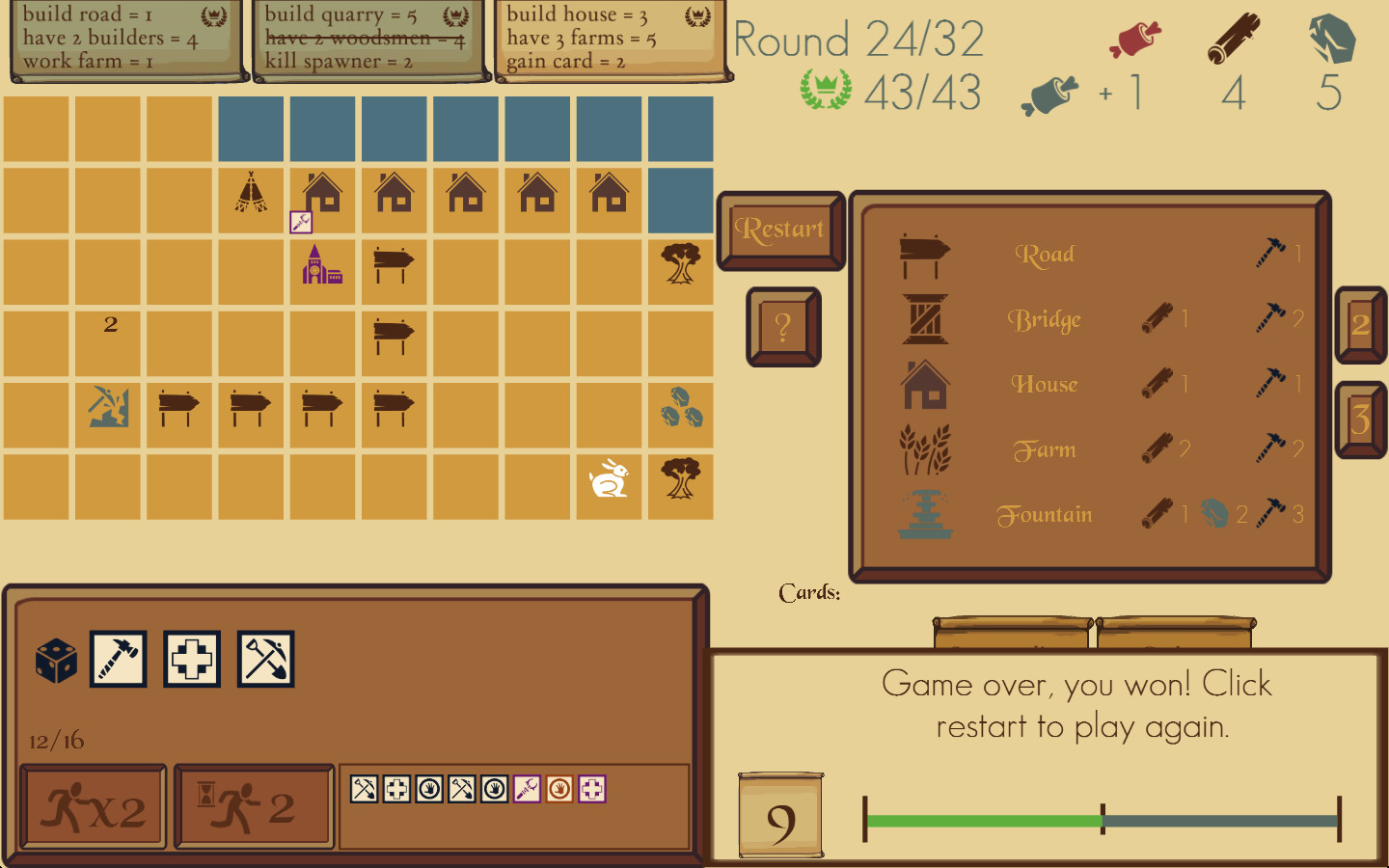The width and height of the screenshot is (1389, 868).
Task: Open the question mark help panel
Action: tap(781, 328)
